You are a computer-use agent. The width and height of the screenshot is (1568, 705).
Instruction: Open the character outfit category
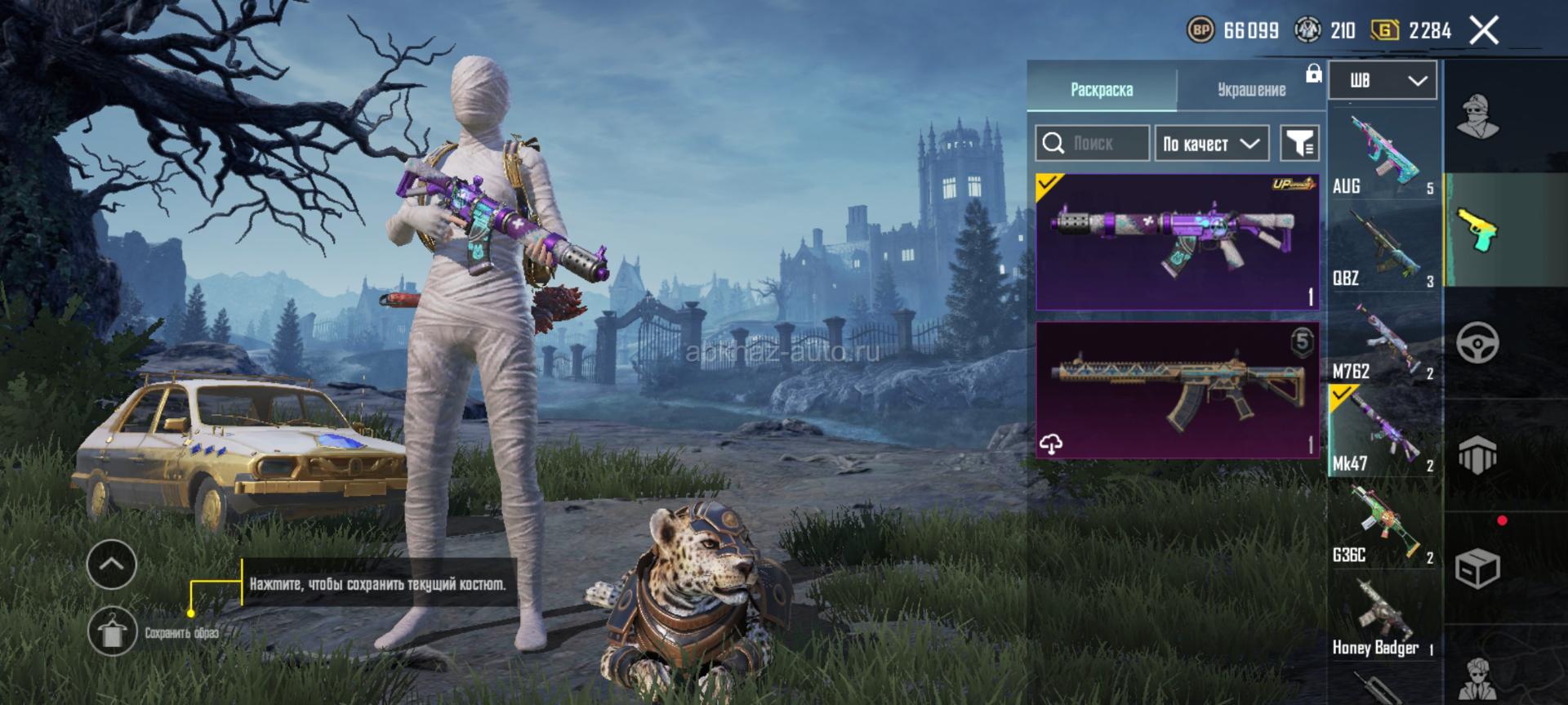[x=1478, y=117]
